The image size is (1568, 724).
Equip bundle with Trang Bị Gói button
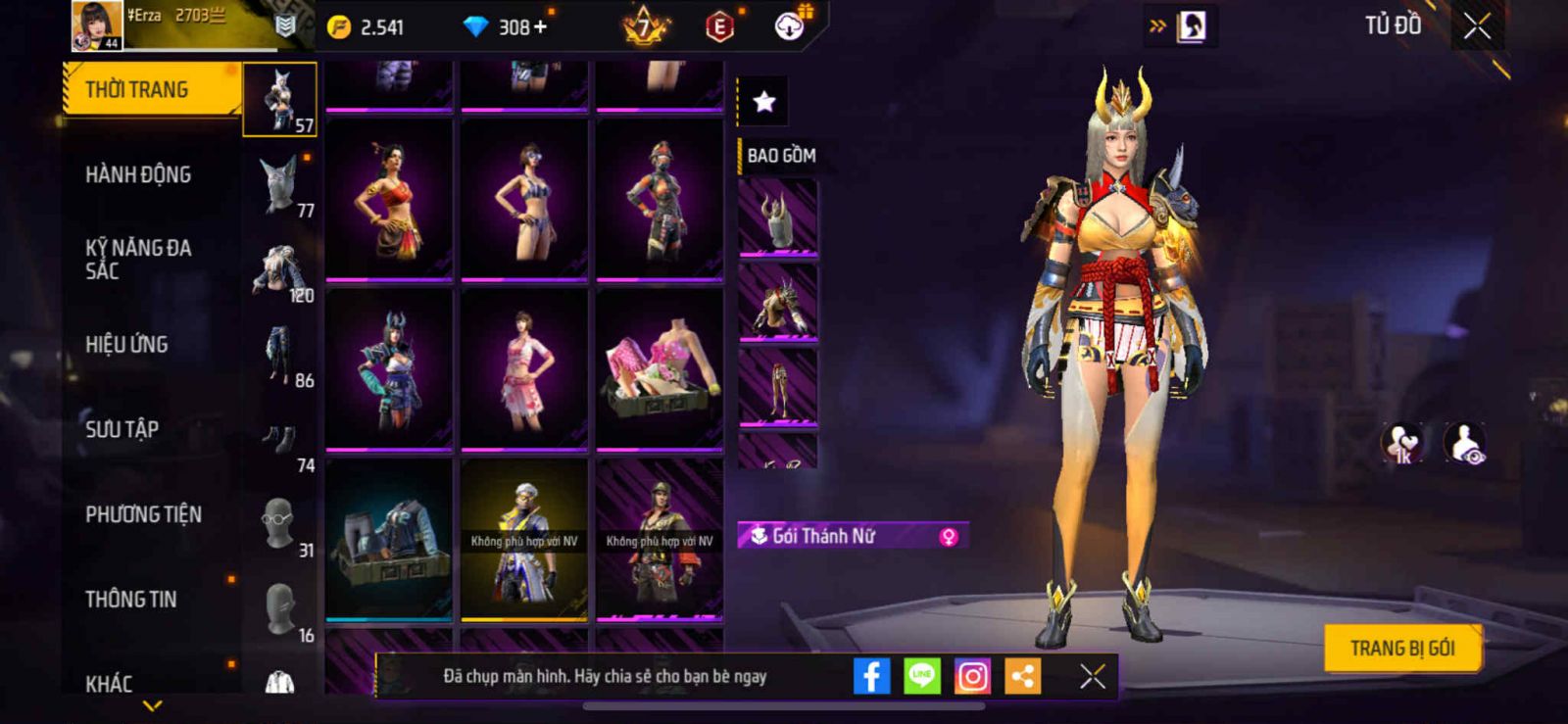1401,649
